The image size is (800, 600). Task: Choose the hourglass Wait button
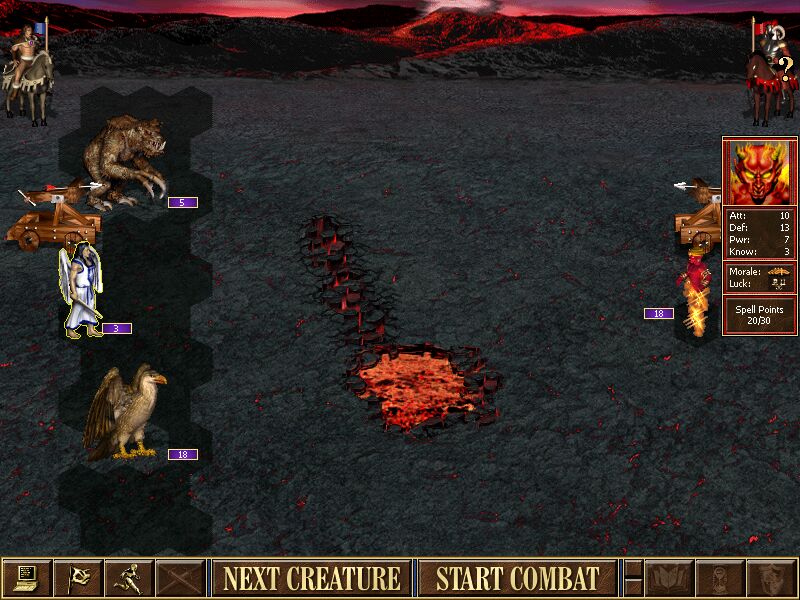(x=720, y=578)
